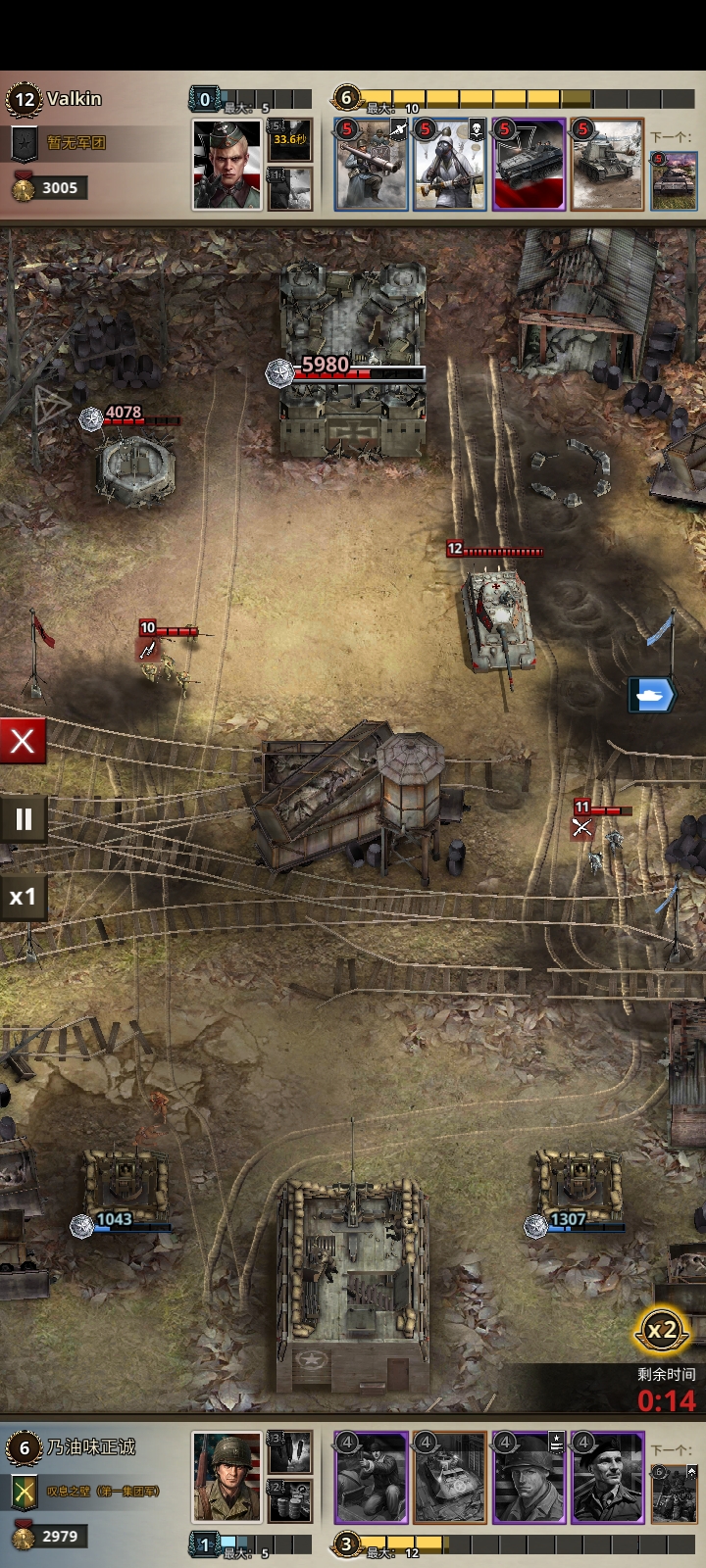This screenshot has width=706, height=1568.
Task: Select the beret officer card in hand
Action: tap(607, 1477)
